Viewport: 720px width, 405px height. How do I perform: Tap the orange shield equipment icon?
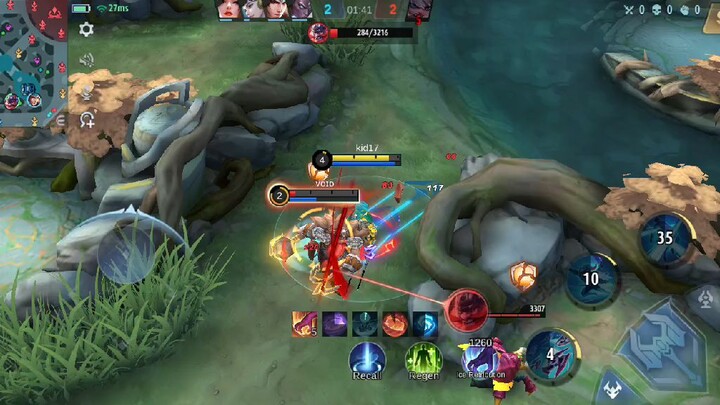click(522, 275)
